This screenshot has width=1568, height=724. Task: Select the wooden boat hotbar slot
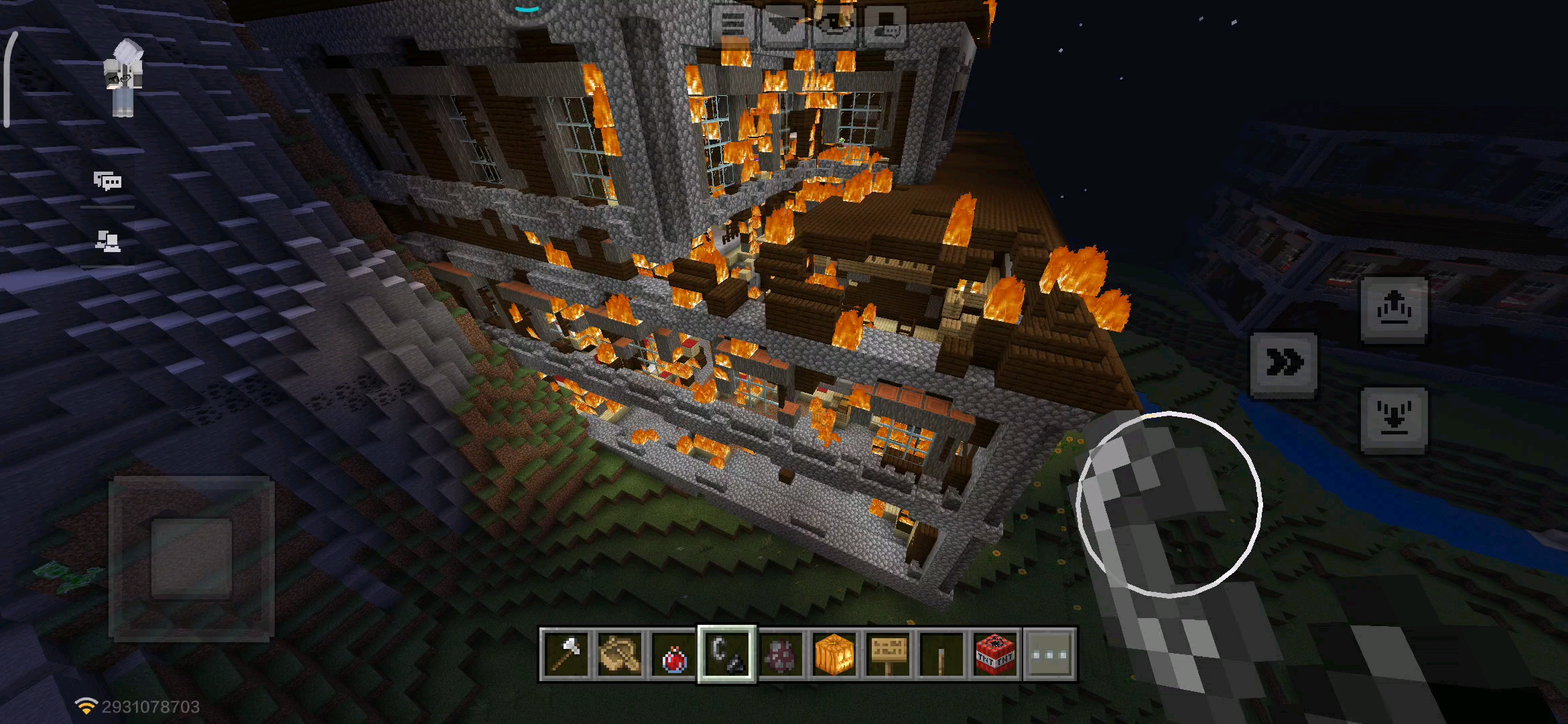pos(620,654)
